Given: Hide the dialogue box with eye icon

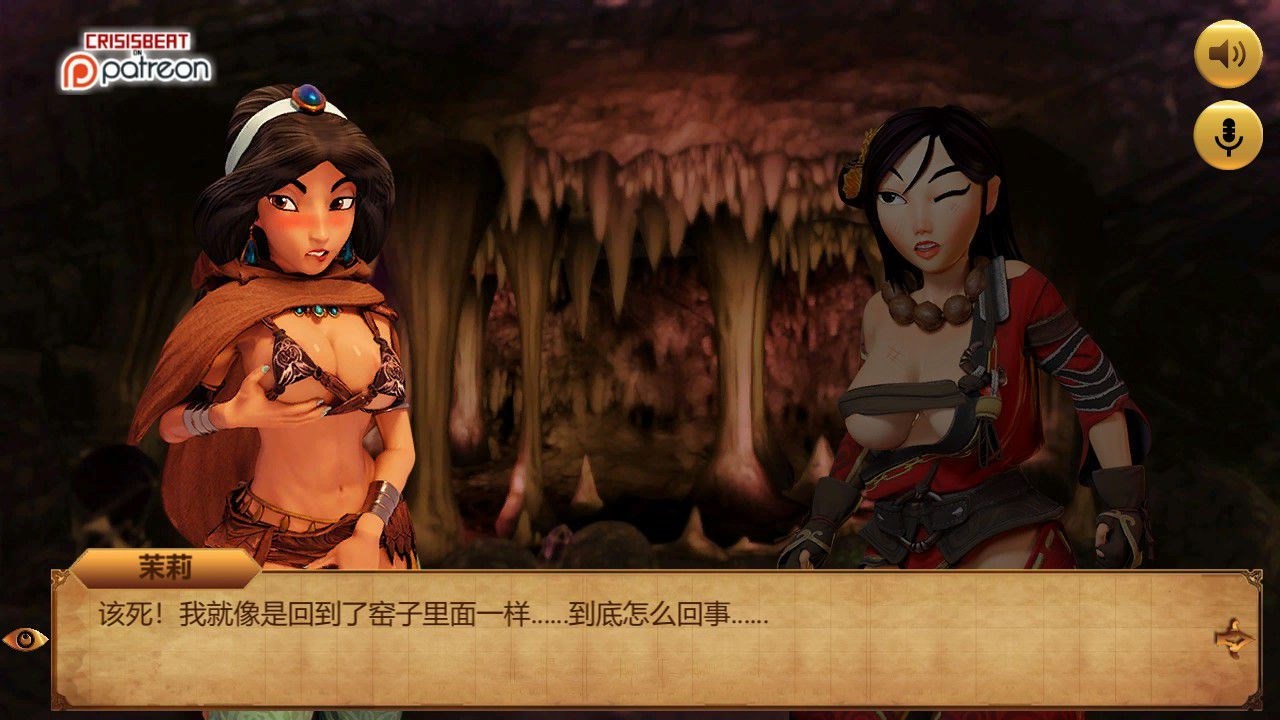Looking at the screenshot, I should (25, 639).
